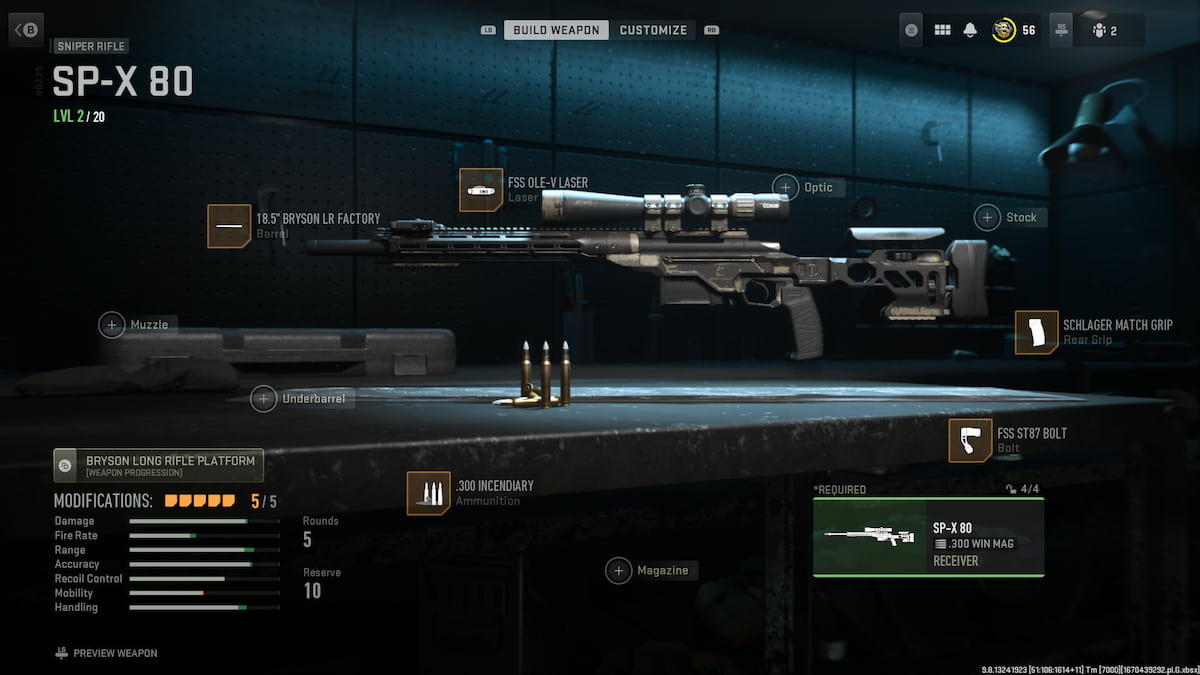
Task: Change the .300 Incendiary ammunition slot
Action: coord(428,493)
